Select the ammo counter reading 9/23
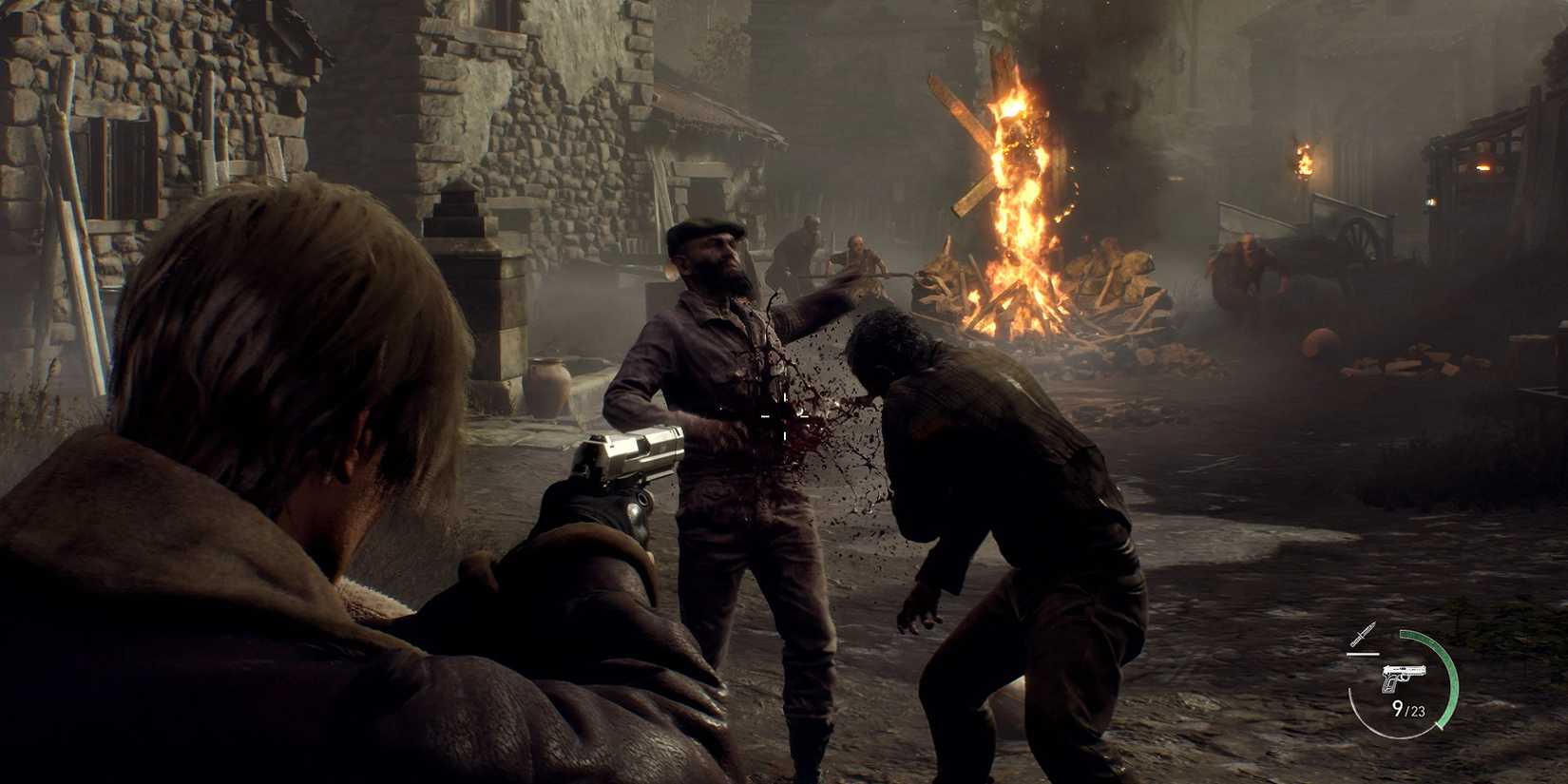The width and height of the screenshot is (1568, 784). pyautogui.click(x=1409, y=709)
